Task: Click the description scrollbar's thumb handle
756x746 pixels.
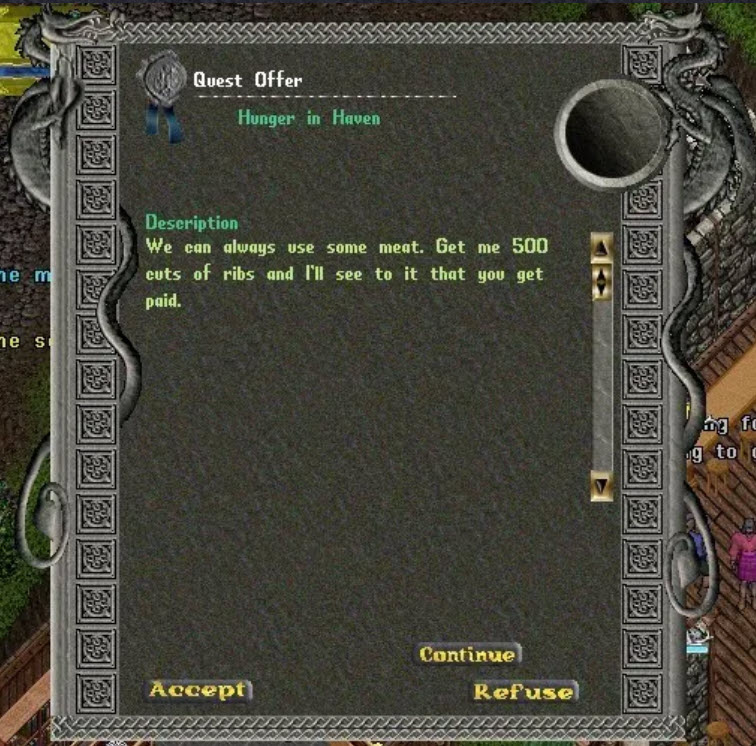Action: pyautogui.click(x=601, y=280)
